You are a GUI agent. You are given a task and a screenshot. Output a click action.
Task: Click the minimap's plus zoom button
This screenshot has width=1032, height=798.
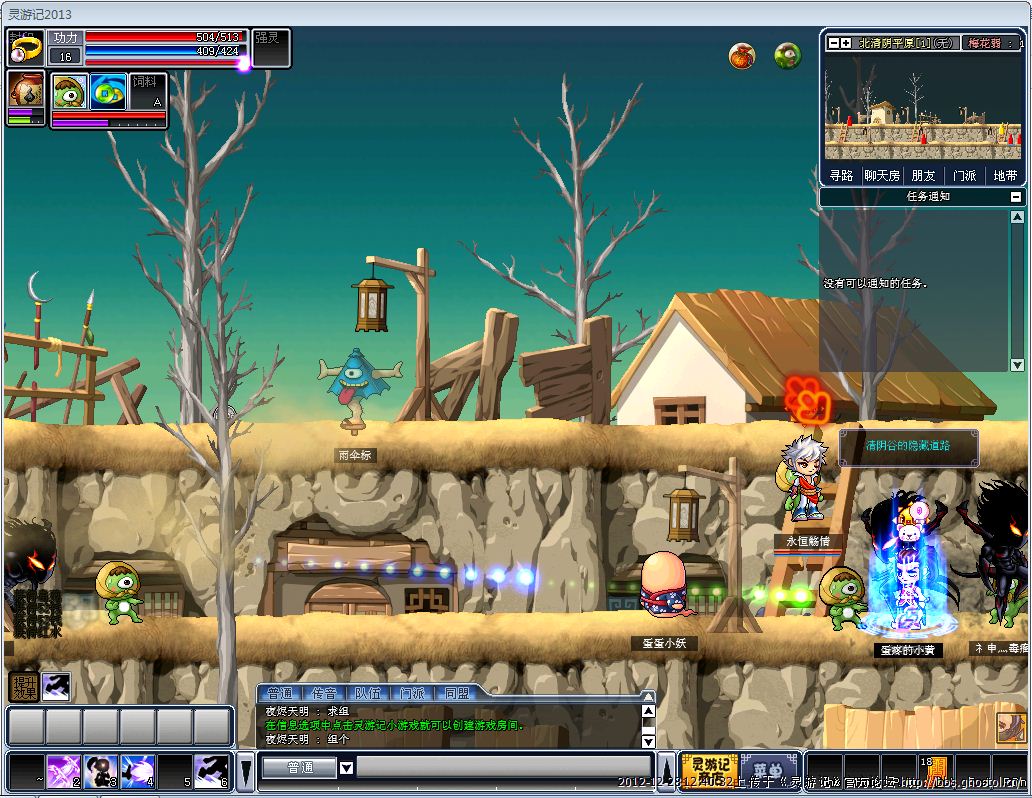pos(845,43)
